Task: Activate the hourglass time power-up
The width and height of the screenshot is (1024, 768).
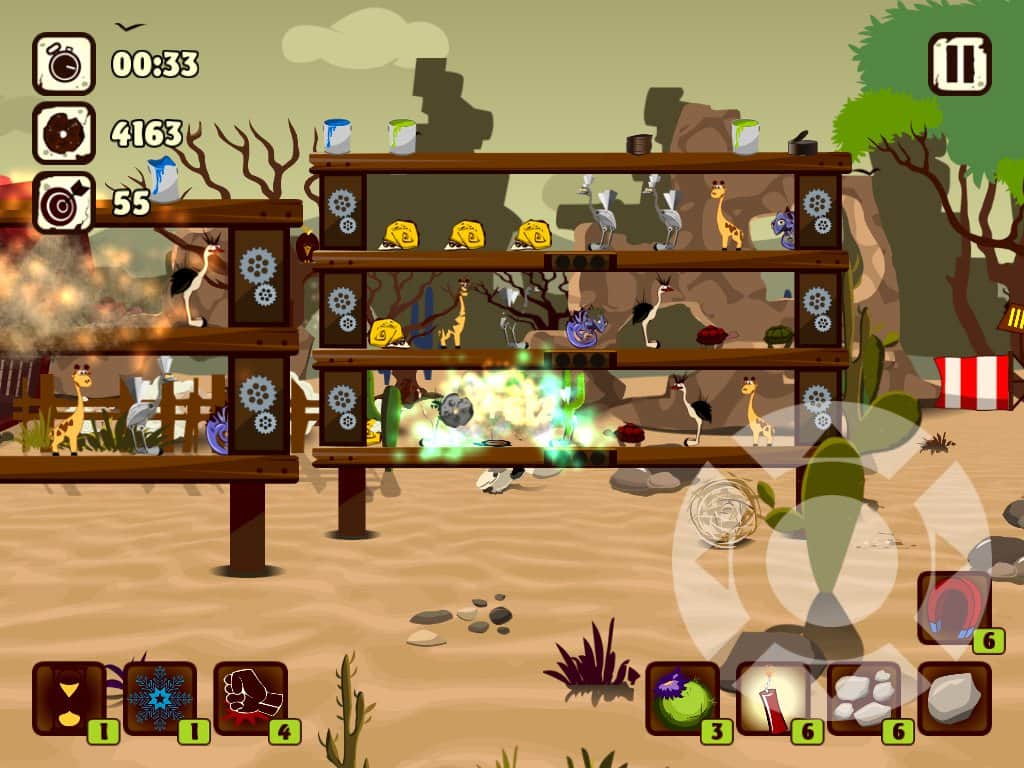Action: tap(69, 697)
